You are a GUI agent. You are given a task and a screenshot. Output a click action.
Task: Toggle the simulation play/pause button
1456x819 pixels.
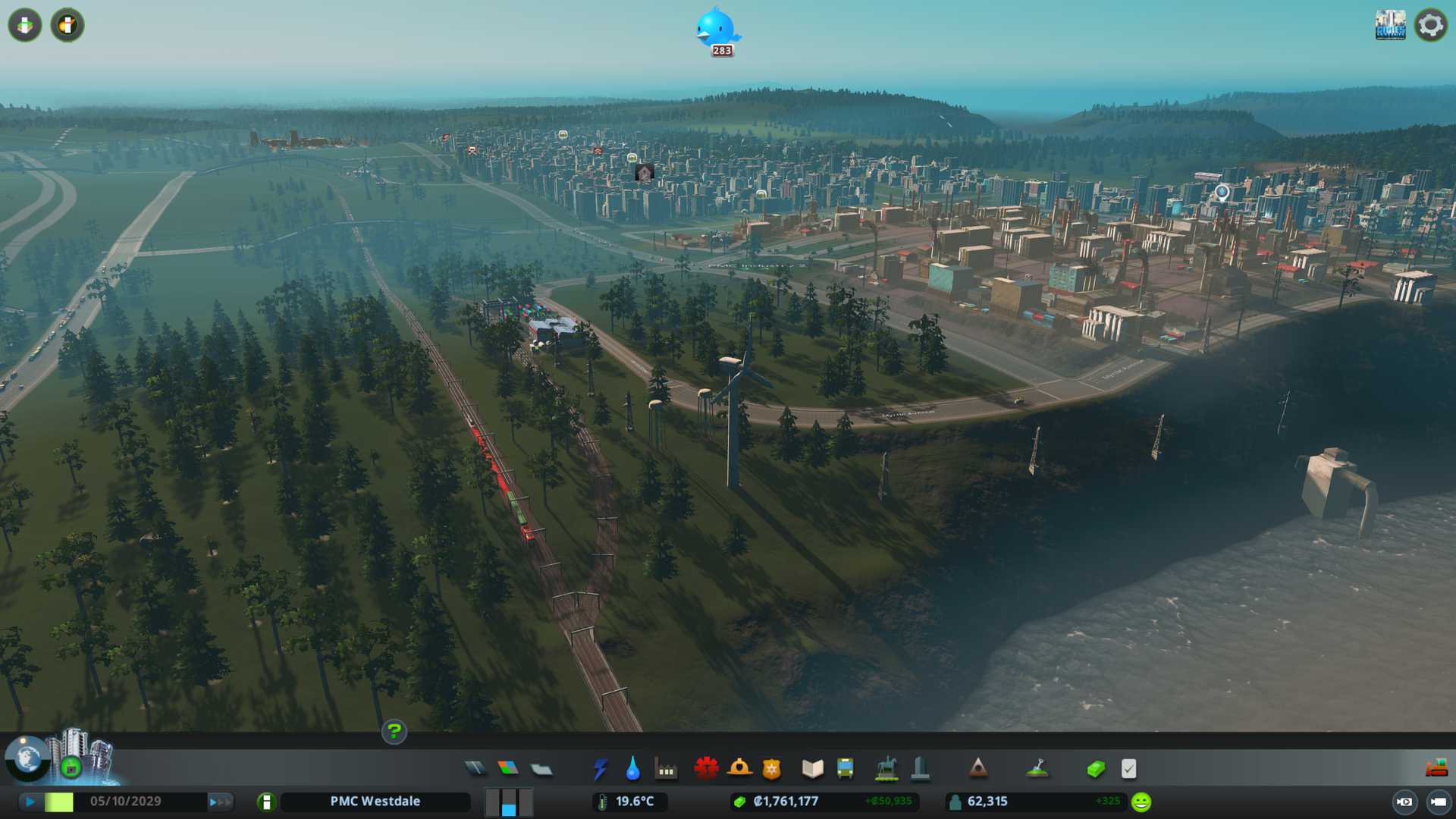pos(30,802)
